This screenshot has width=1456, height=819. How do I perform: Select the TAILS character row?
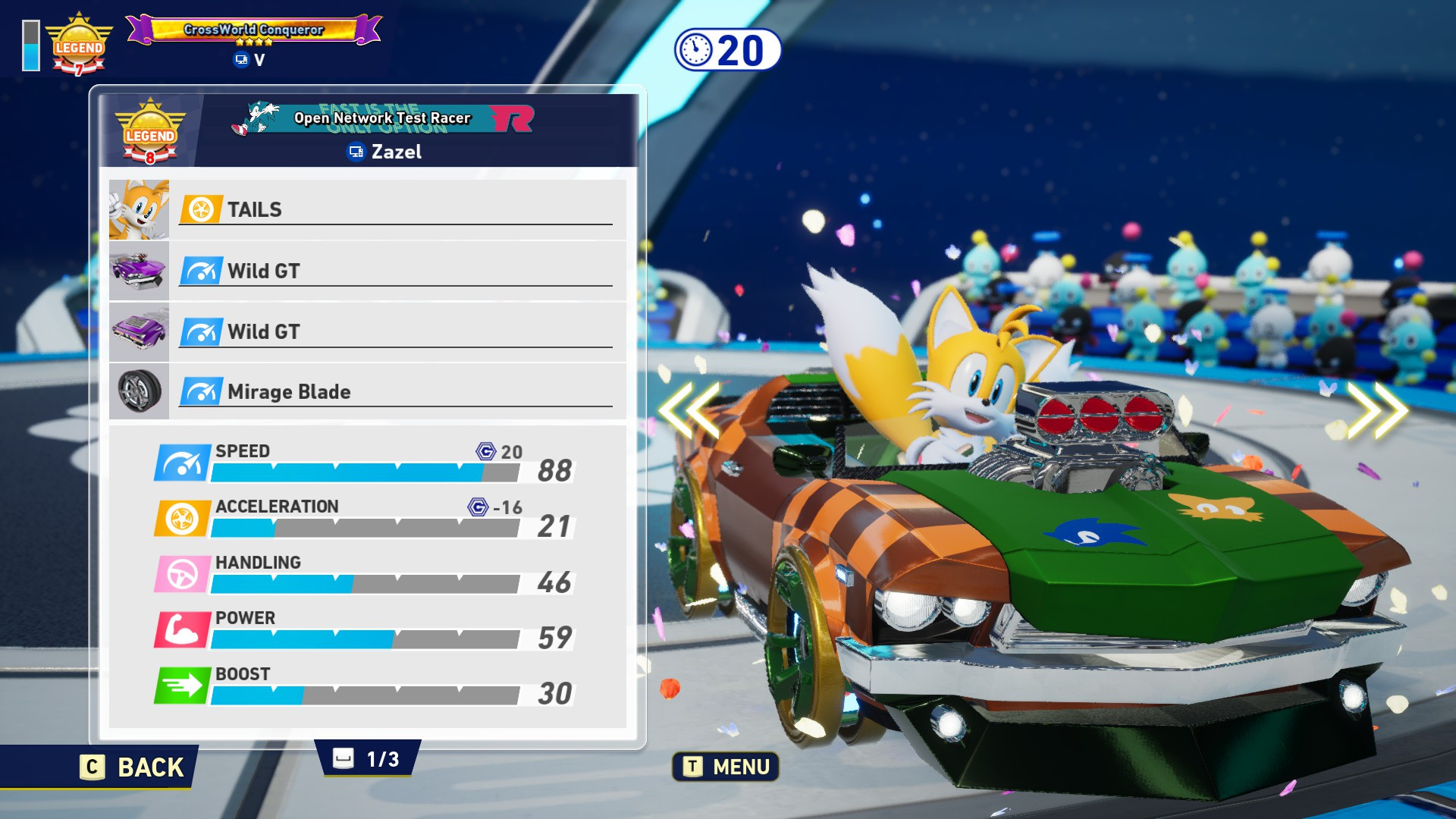point(394,209)
